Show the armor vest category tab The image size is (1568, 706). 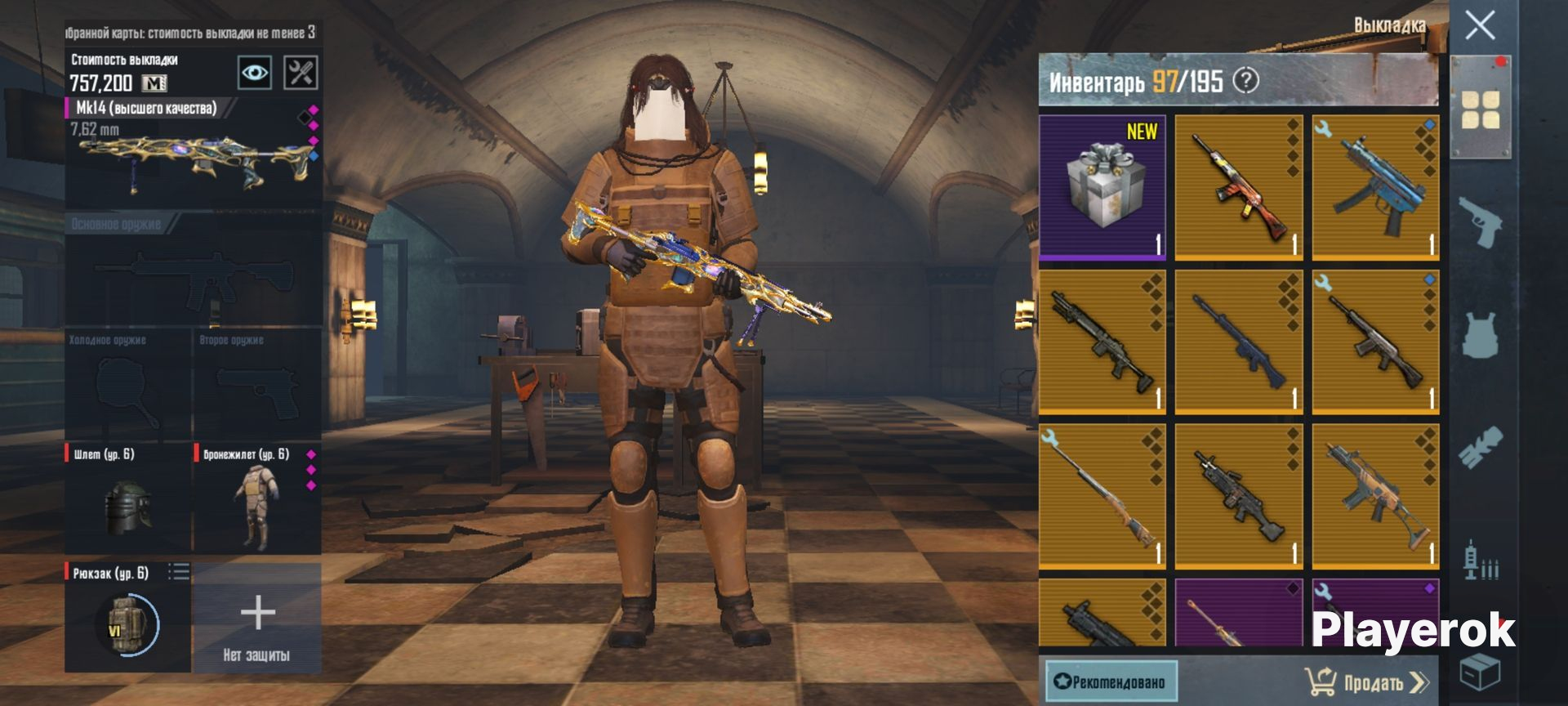(x=1480, y=335)
